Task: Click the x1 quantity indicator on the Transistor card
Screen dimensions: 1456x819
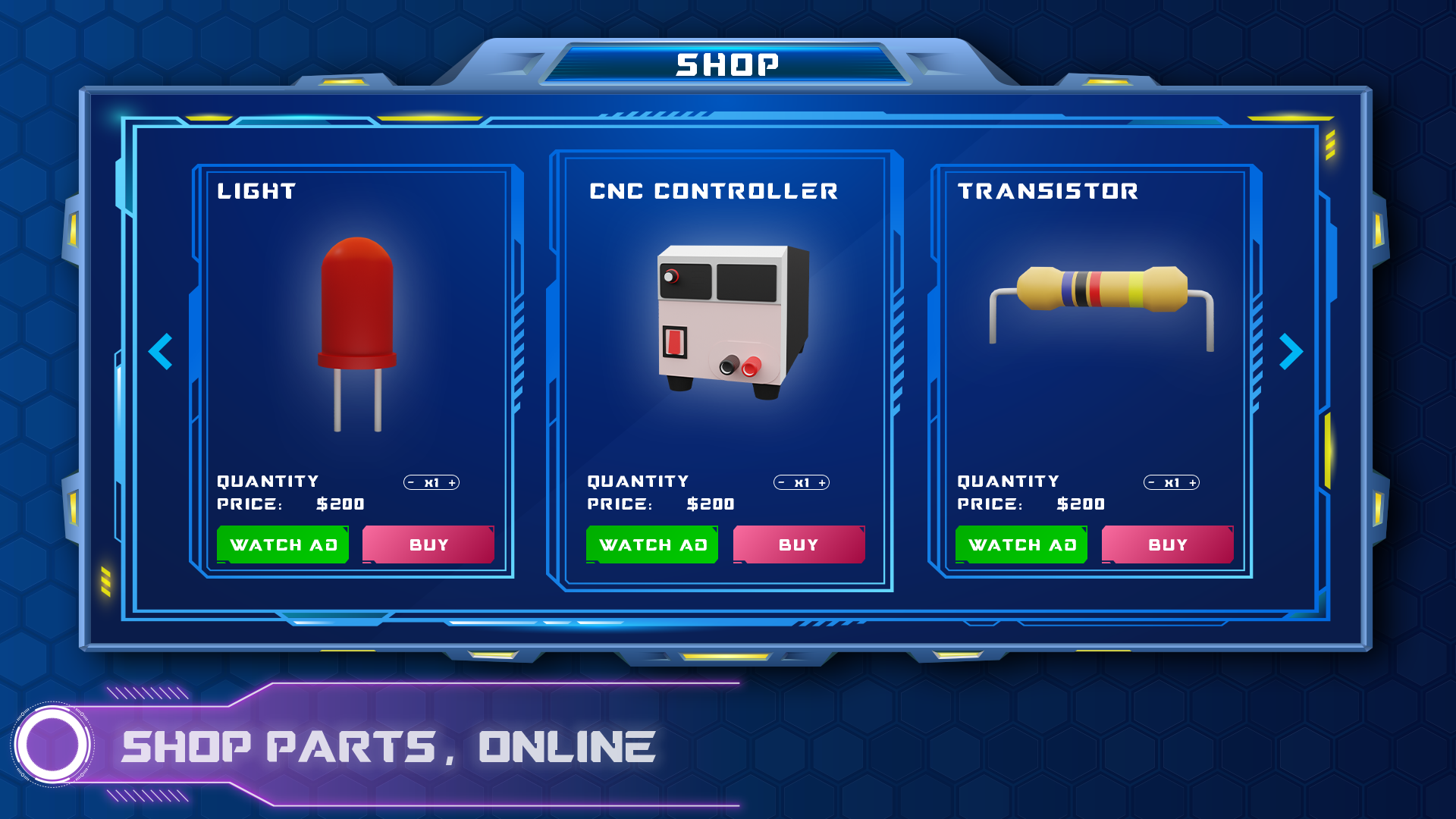Action: pos(1172,481)
